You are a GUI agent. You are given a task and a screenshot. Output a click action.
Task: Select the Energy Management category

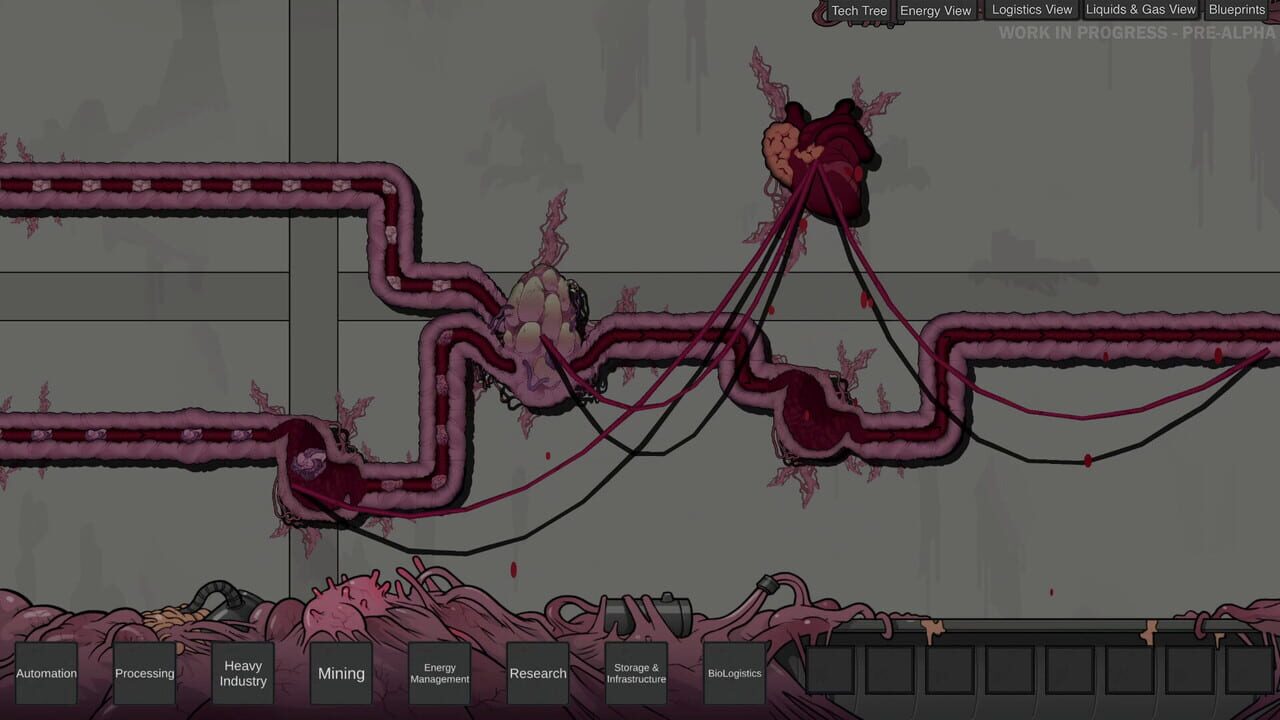click(440, 673)
